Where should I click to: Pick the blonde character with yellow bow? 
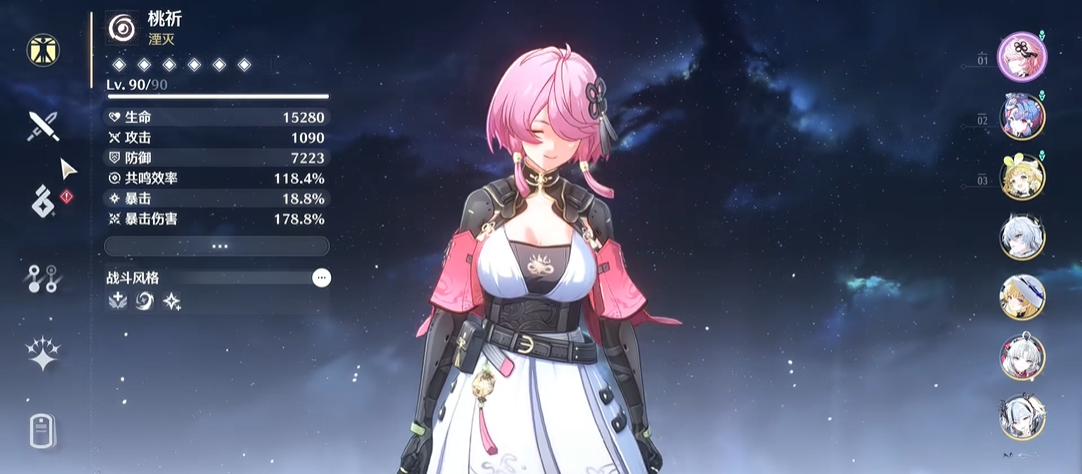click(1022, 177)
